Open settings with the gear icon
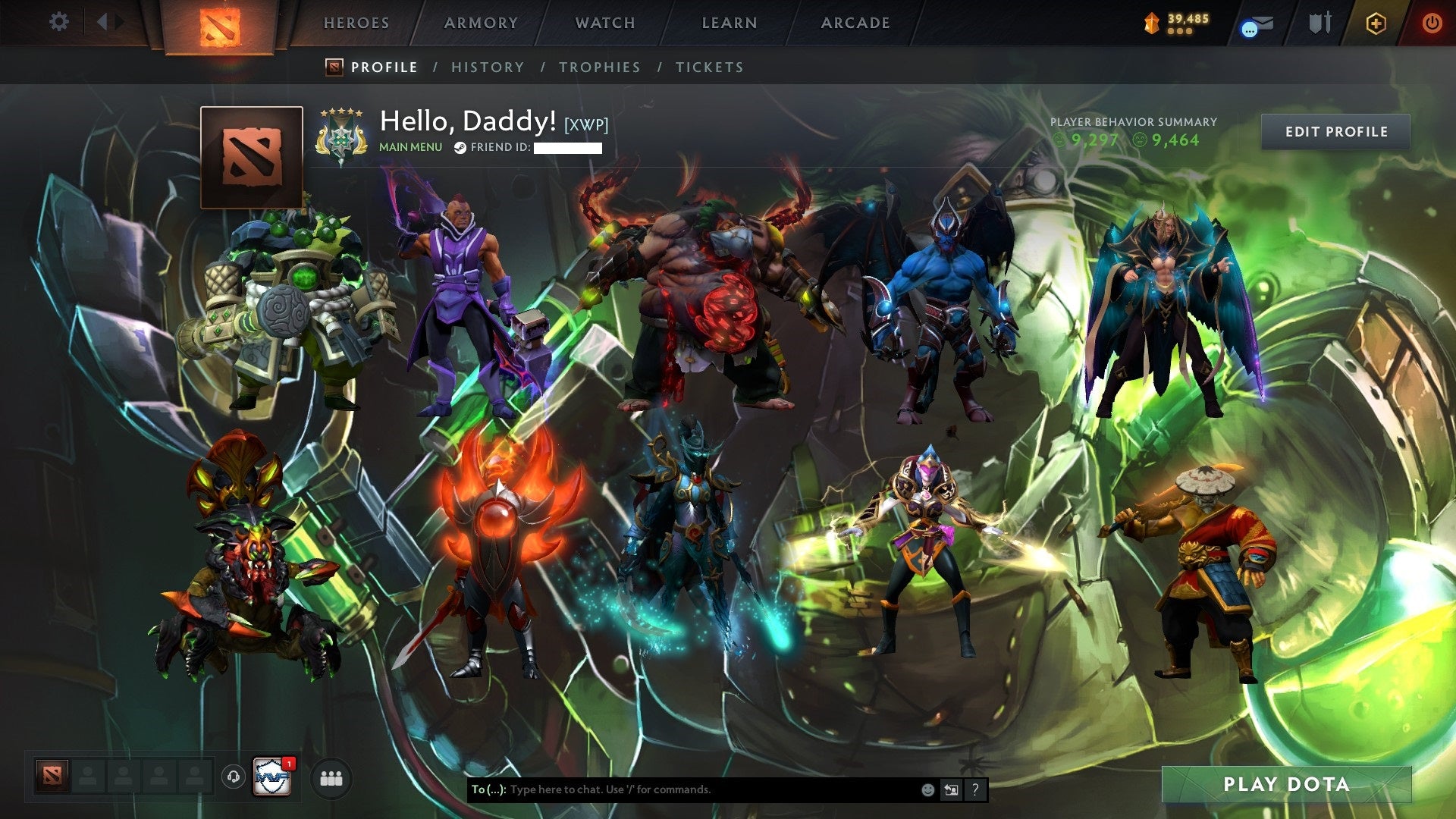Image resolution: width=1456 pixels, height=819 pixels. 59,22
